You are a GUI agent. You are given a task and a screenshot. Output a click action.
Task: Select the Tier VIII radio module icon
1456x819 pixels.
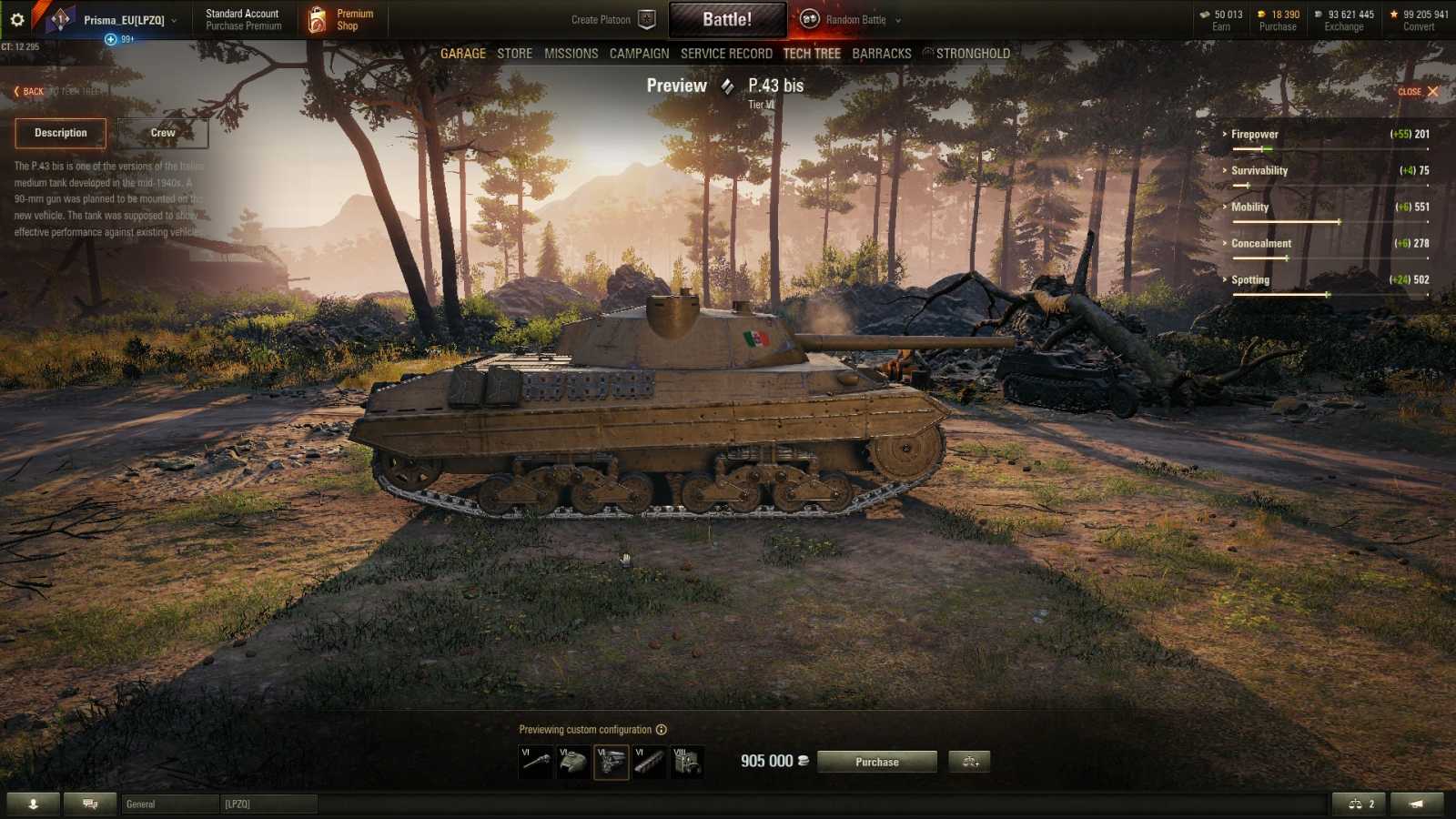(689, 763)
